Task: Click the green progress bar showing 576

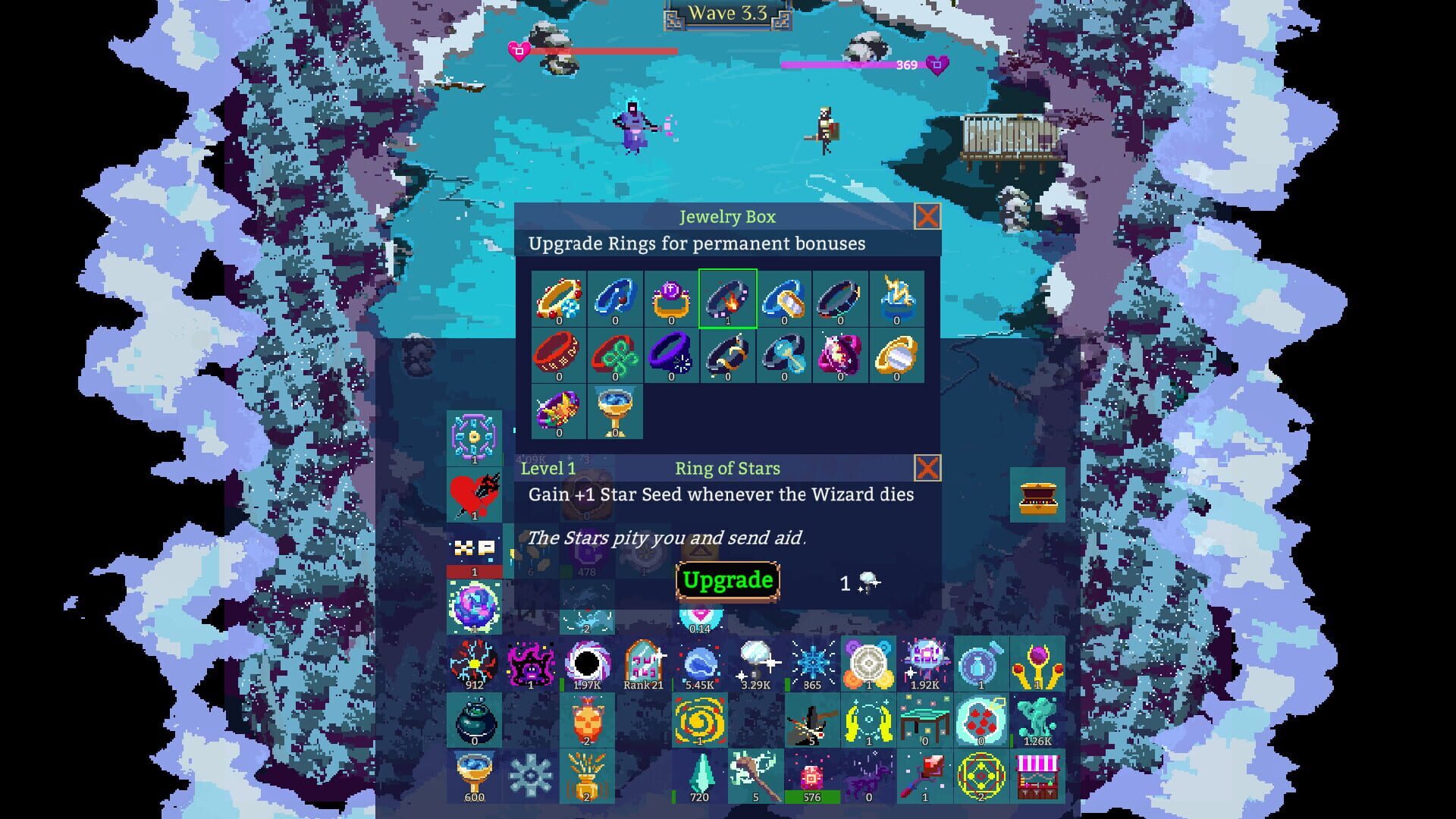Action: pyautogui.click(x=813, y=797)
